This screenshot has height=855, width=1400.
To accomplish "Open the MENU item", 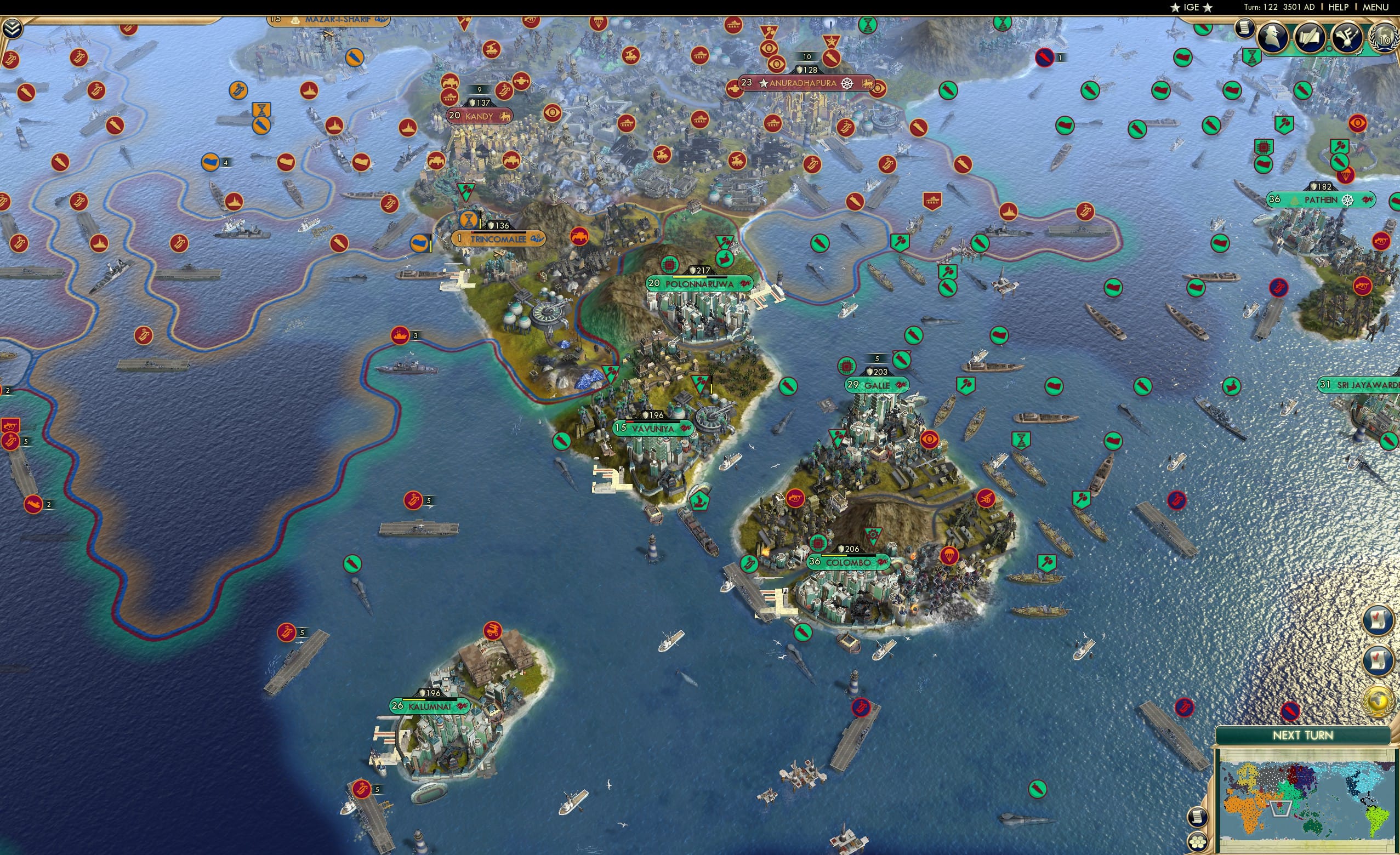I will pos(1377,7).
